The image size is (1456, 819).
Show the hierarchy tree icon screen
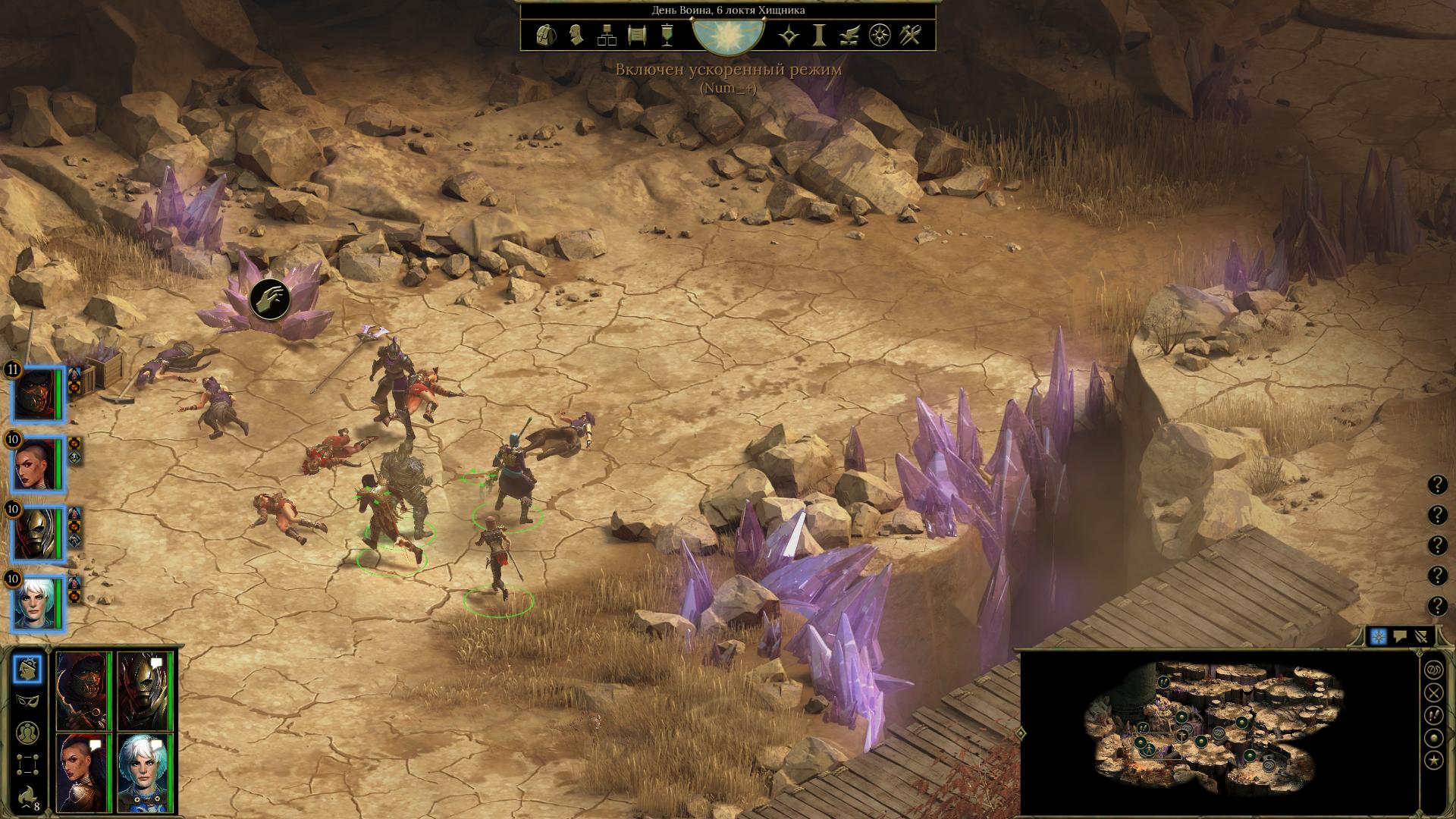pos(607,36)
